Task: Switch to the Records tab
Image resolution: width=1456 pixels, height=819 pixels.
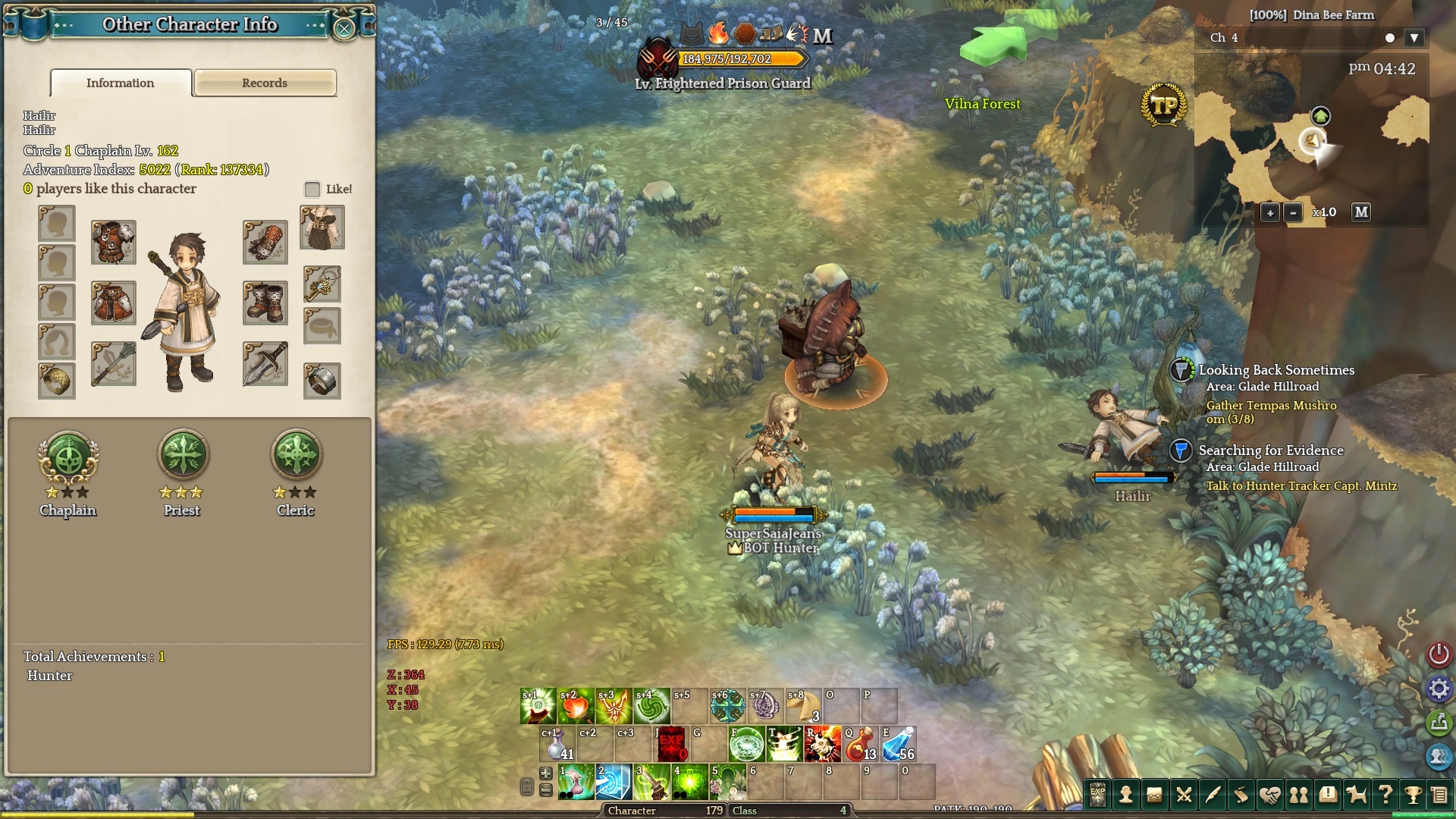Action: [265, 83]
